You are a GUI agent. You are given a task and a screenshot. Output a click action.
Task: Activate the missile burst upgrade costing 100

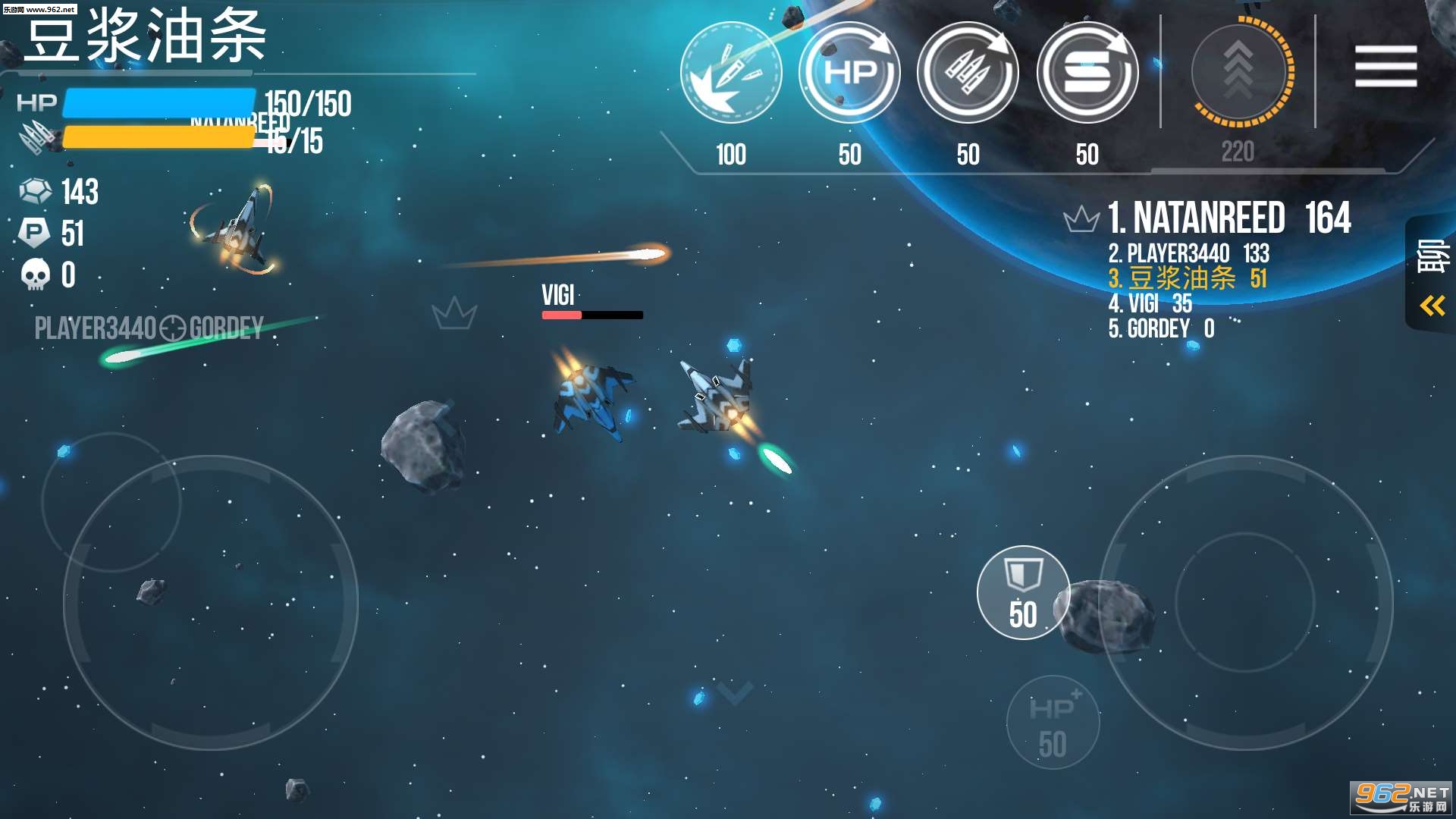pyautogui.click(x=731, y=73)
